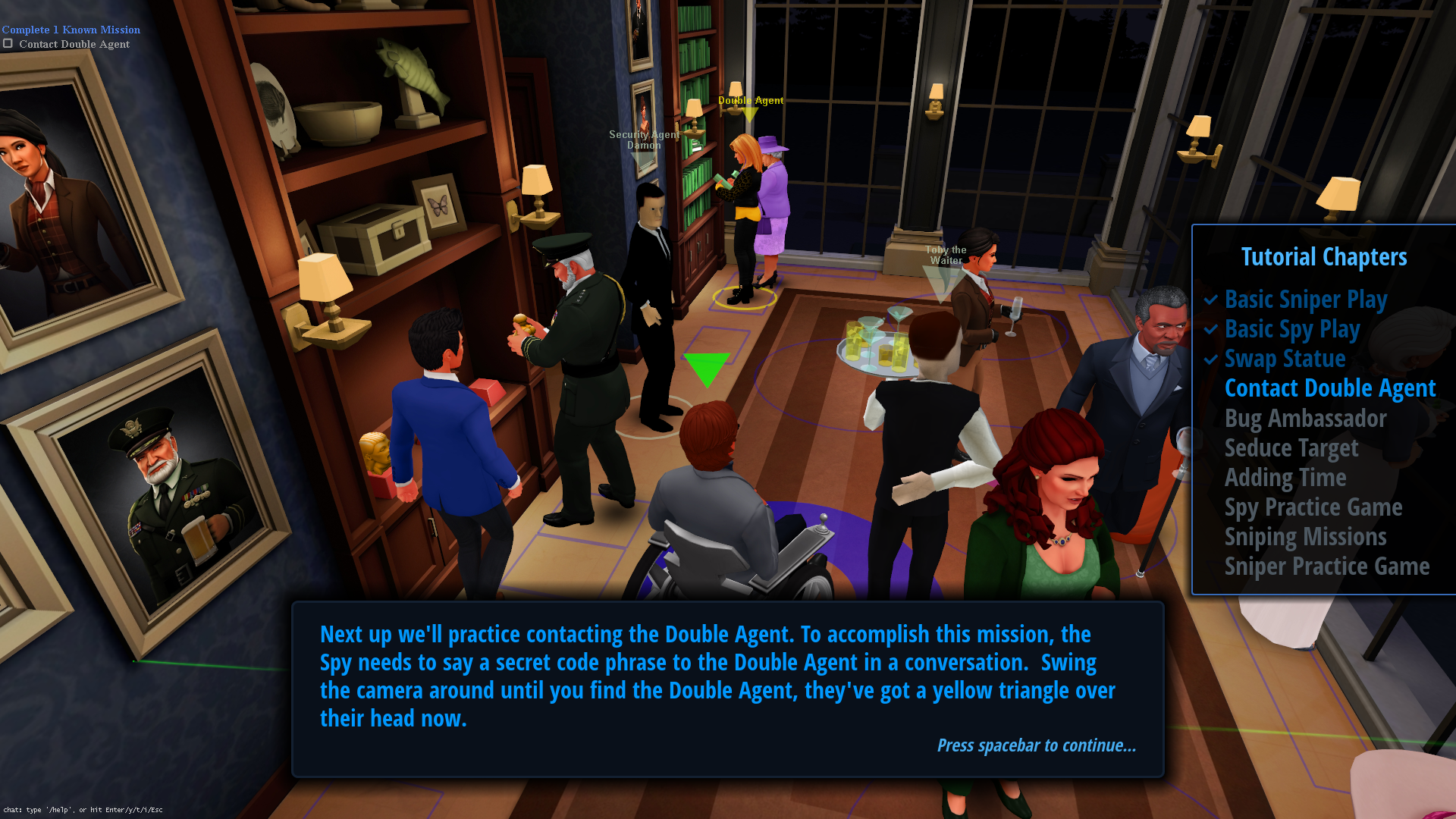
Task: Click the checkmark beside Basic Sniper Play
Action: [1210, 300]
